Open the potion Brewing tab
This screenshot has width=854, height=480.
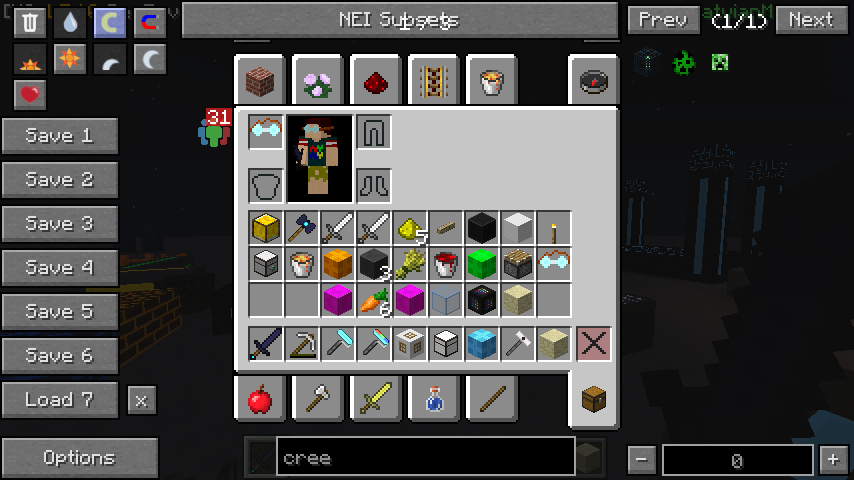pyautogui.click(x=435, y=400)
